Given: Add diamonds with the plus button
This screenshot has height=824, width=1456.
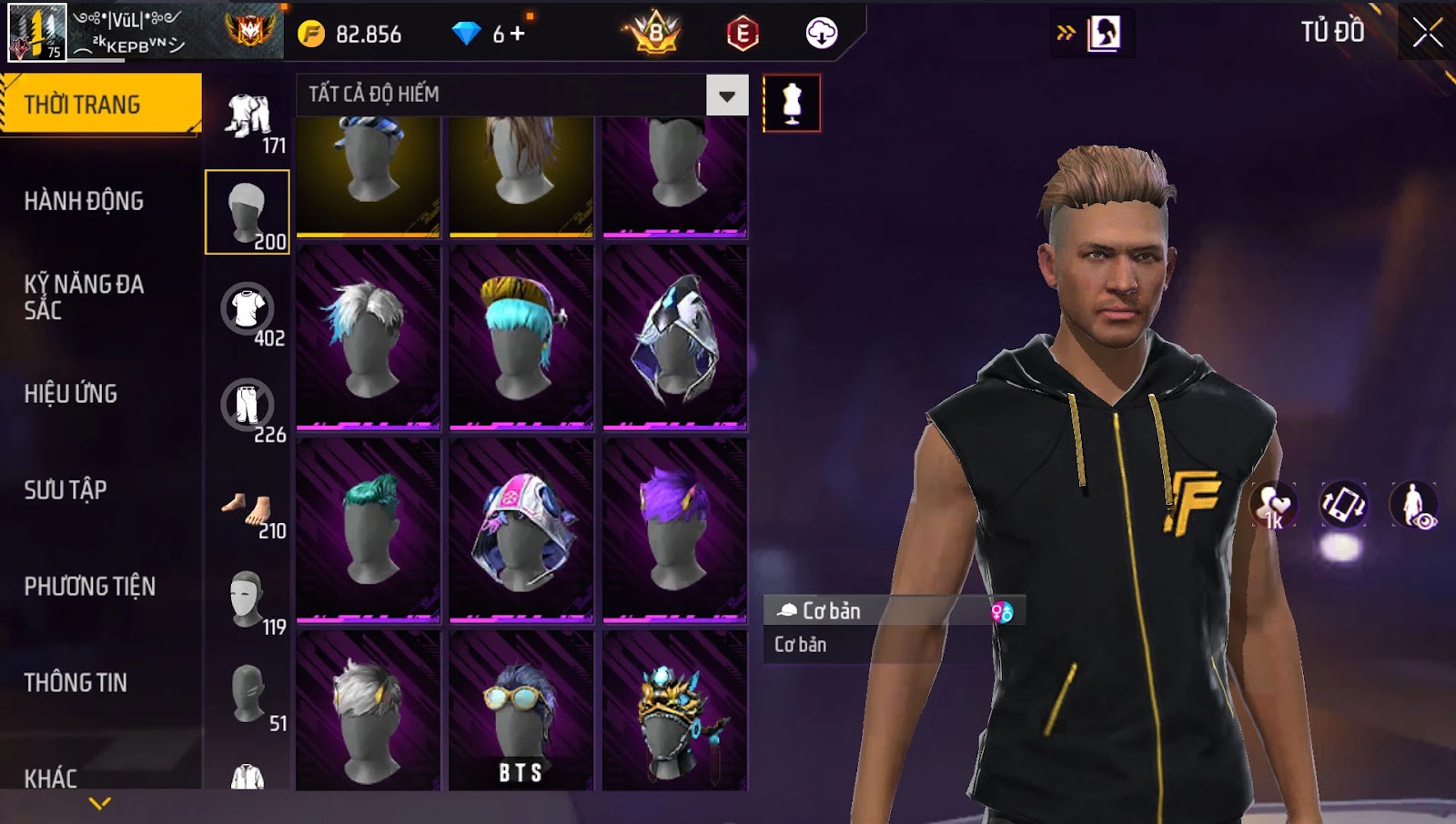Looking at the screenshot, I should coord(518,34).
